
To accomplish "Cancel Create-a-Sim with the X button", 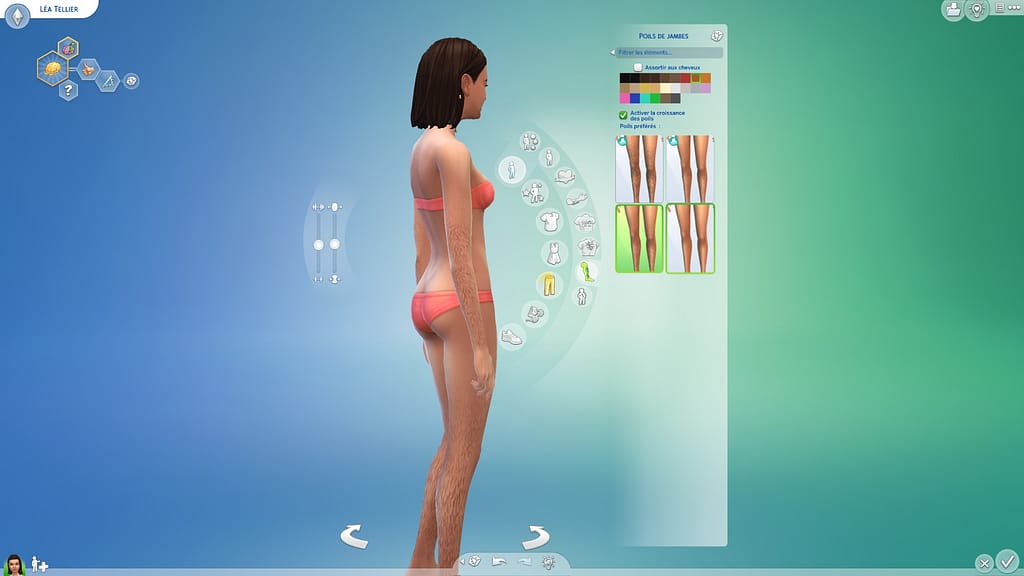I will [985, 562].
